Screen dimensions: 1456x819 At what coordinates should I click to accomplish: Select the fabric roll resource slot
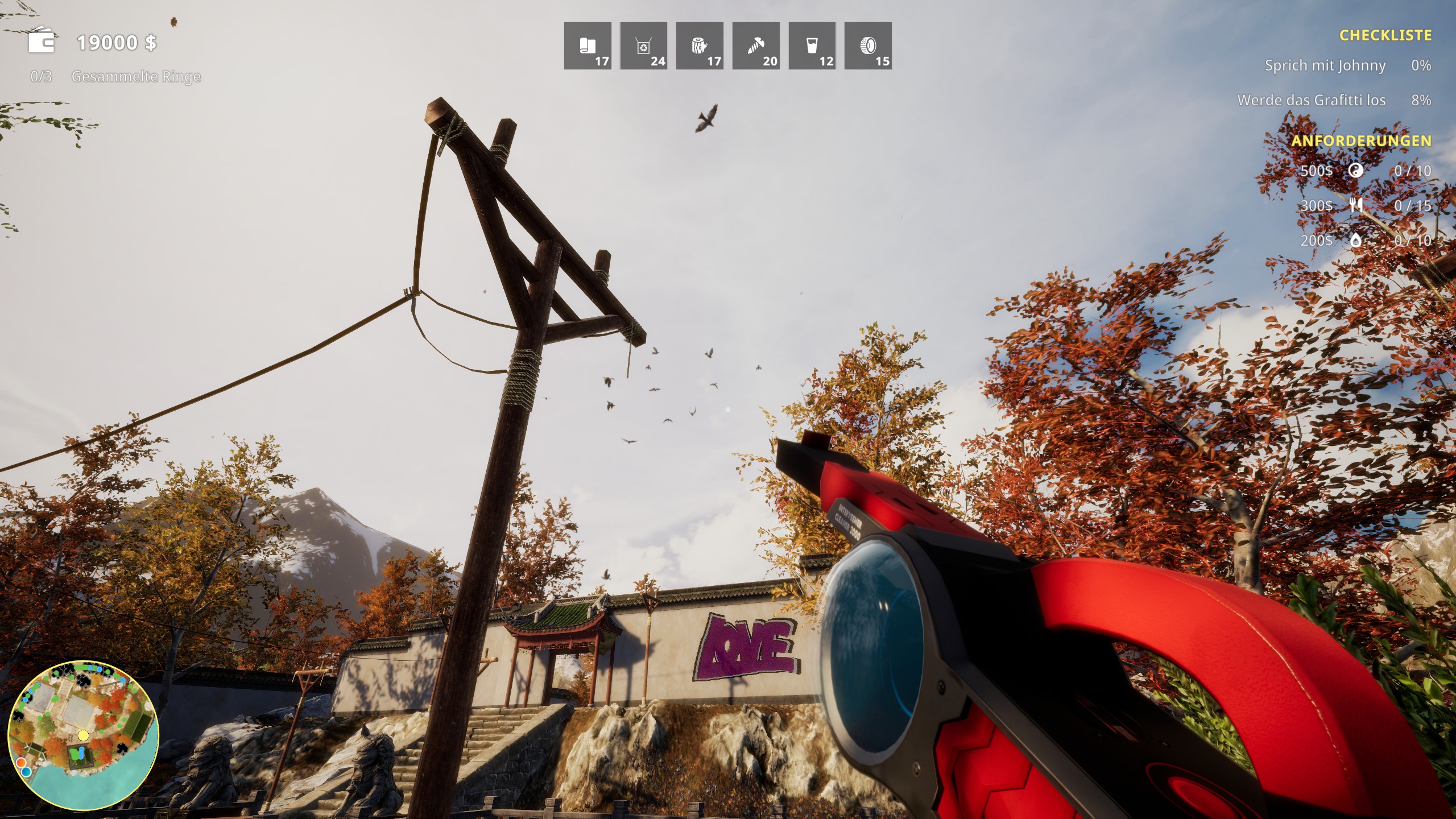click(588, 46)
